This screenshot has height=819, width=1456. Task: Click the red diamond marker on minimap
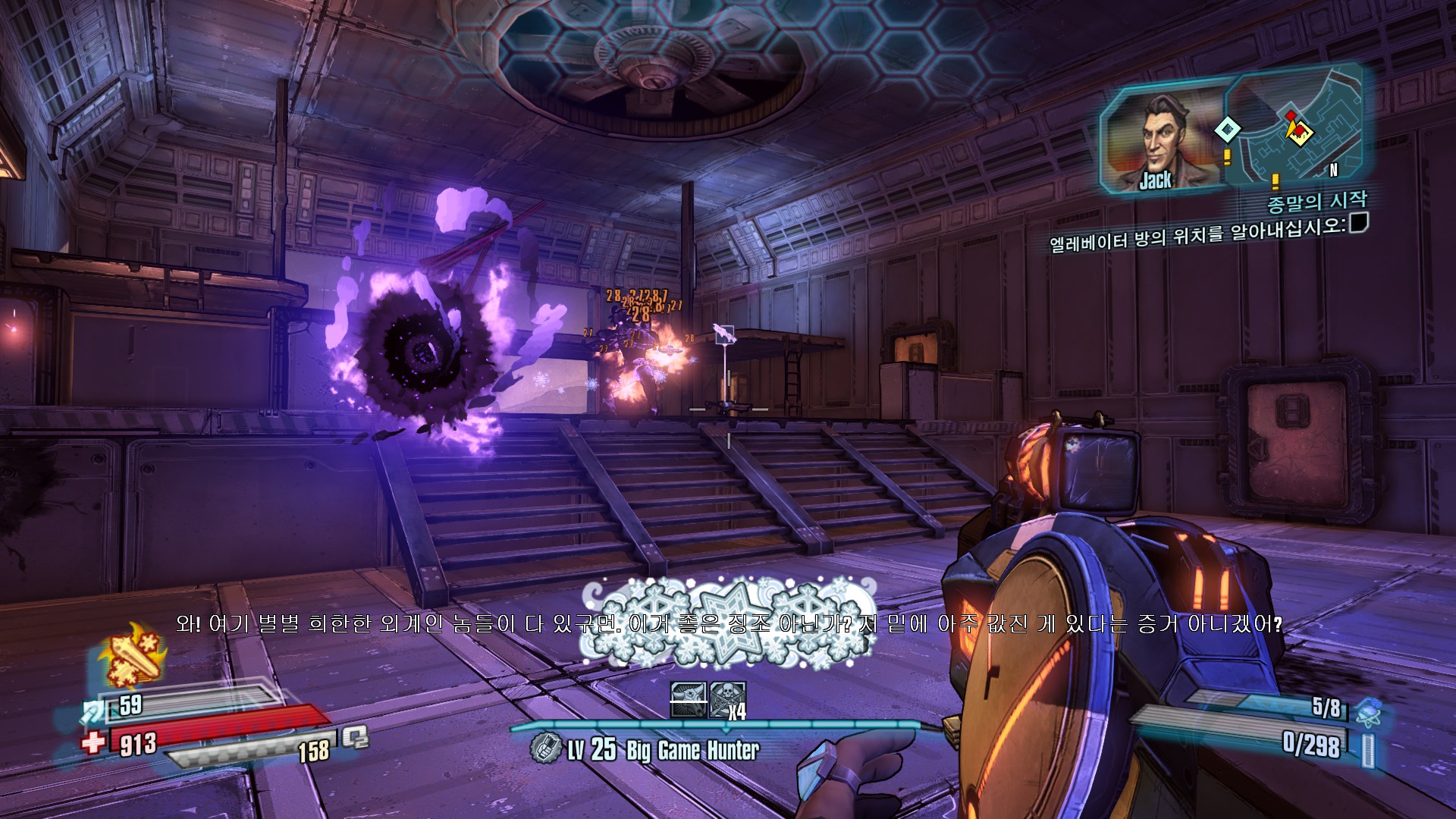pos(1291,116)
